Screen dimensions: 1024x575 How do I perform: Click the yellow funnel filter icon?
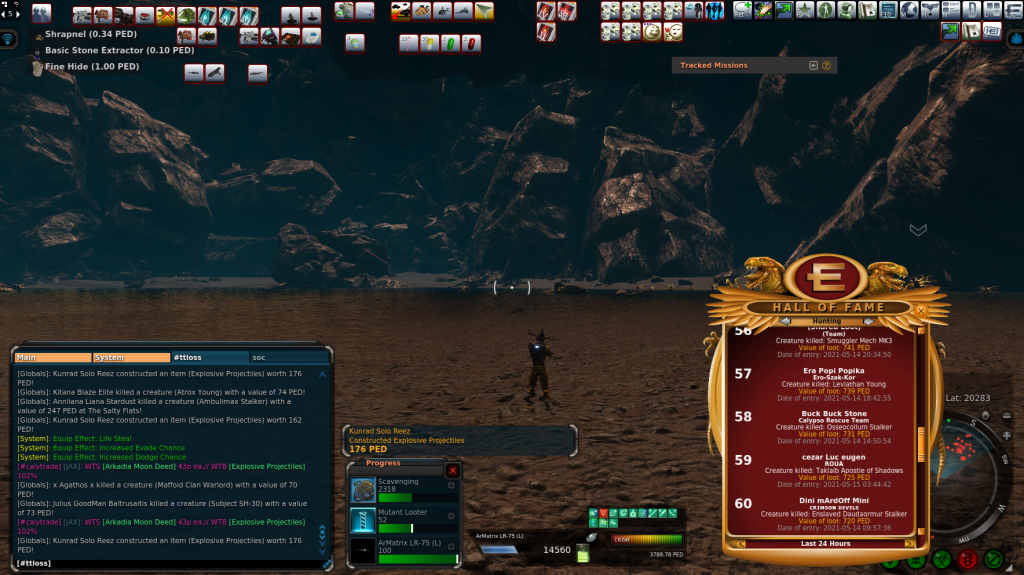tap(484, 11)
